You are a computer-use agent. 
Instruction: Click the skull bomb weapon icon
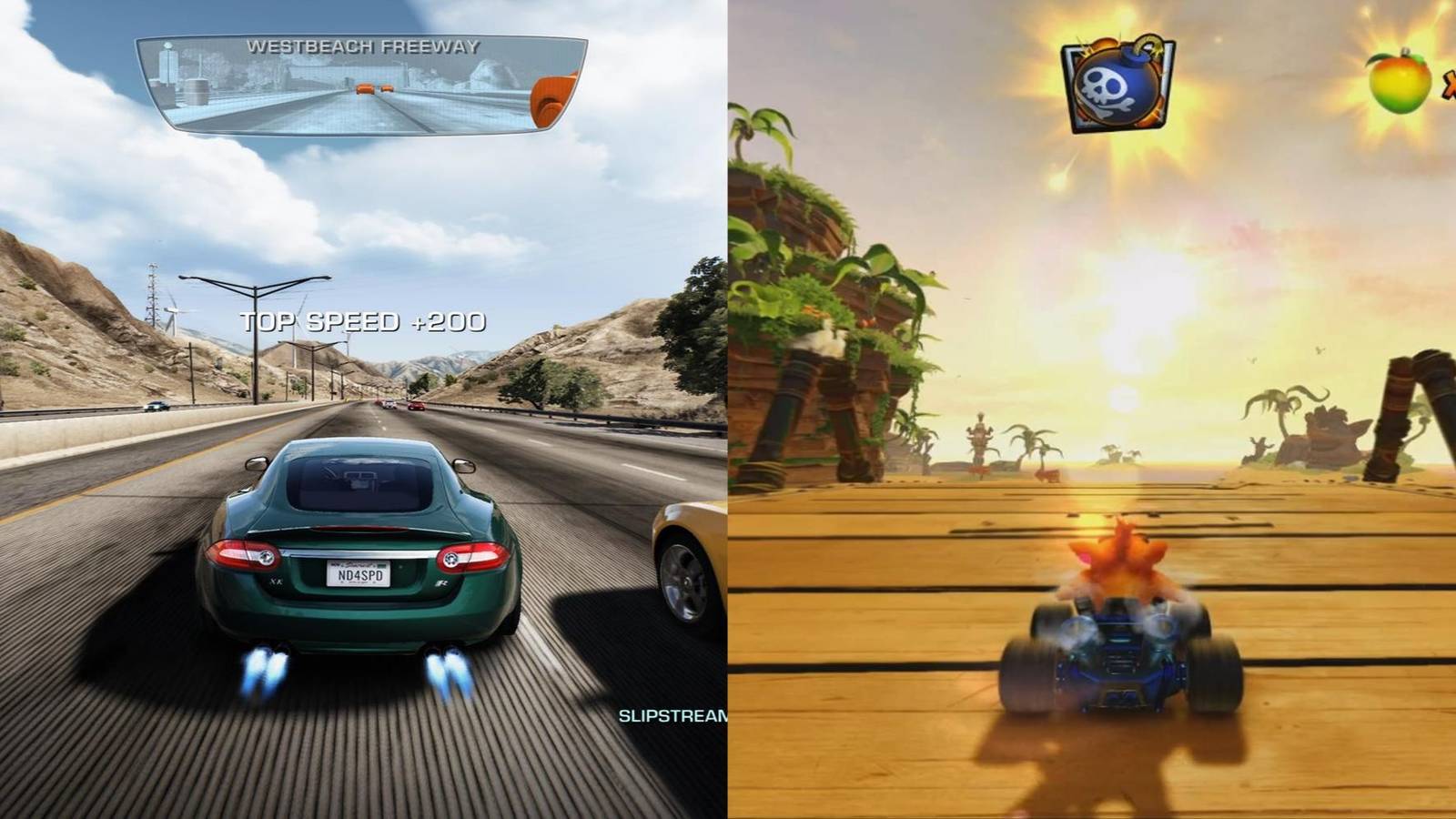pyautogui.click(x=1118, y=84)
